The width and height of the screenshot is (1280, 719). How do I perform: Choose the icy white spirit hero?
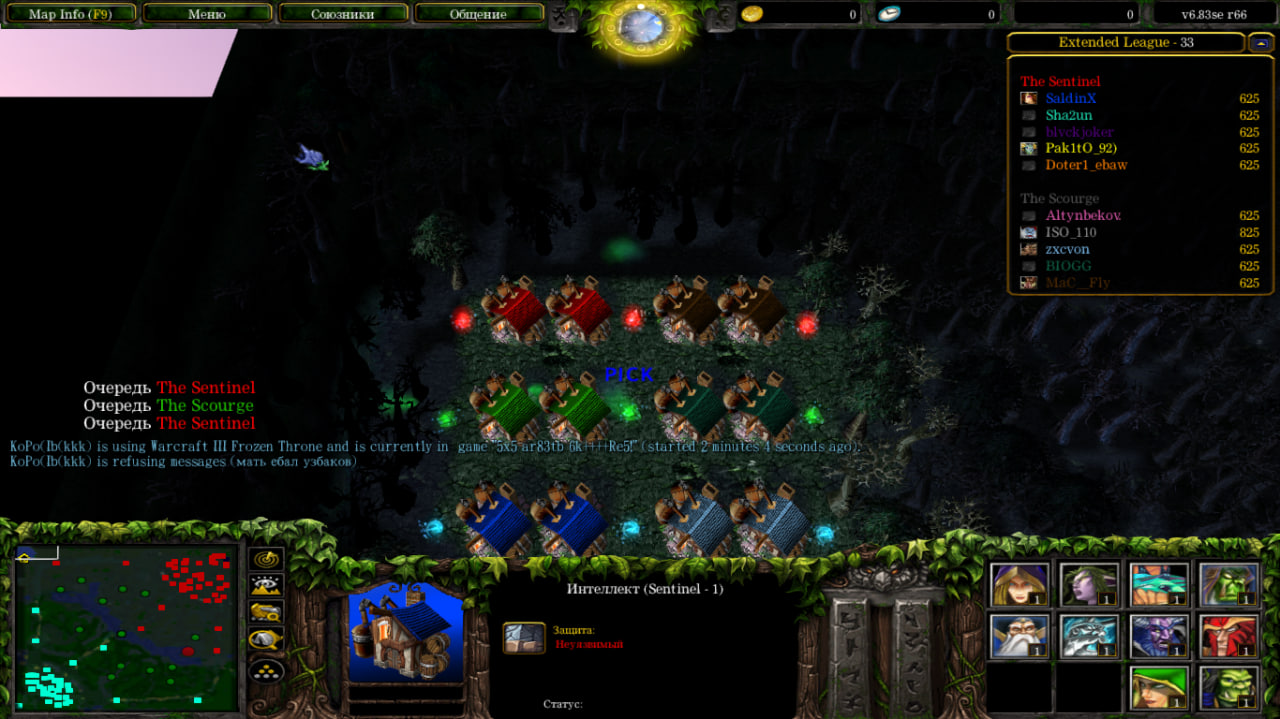pos(1089,636)
